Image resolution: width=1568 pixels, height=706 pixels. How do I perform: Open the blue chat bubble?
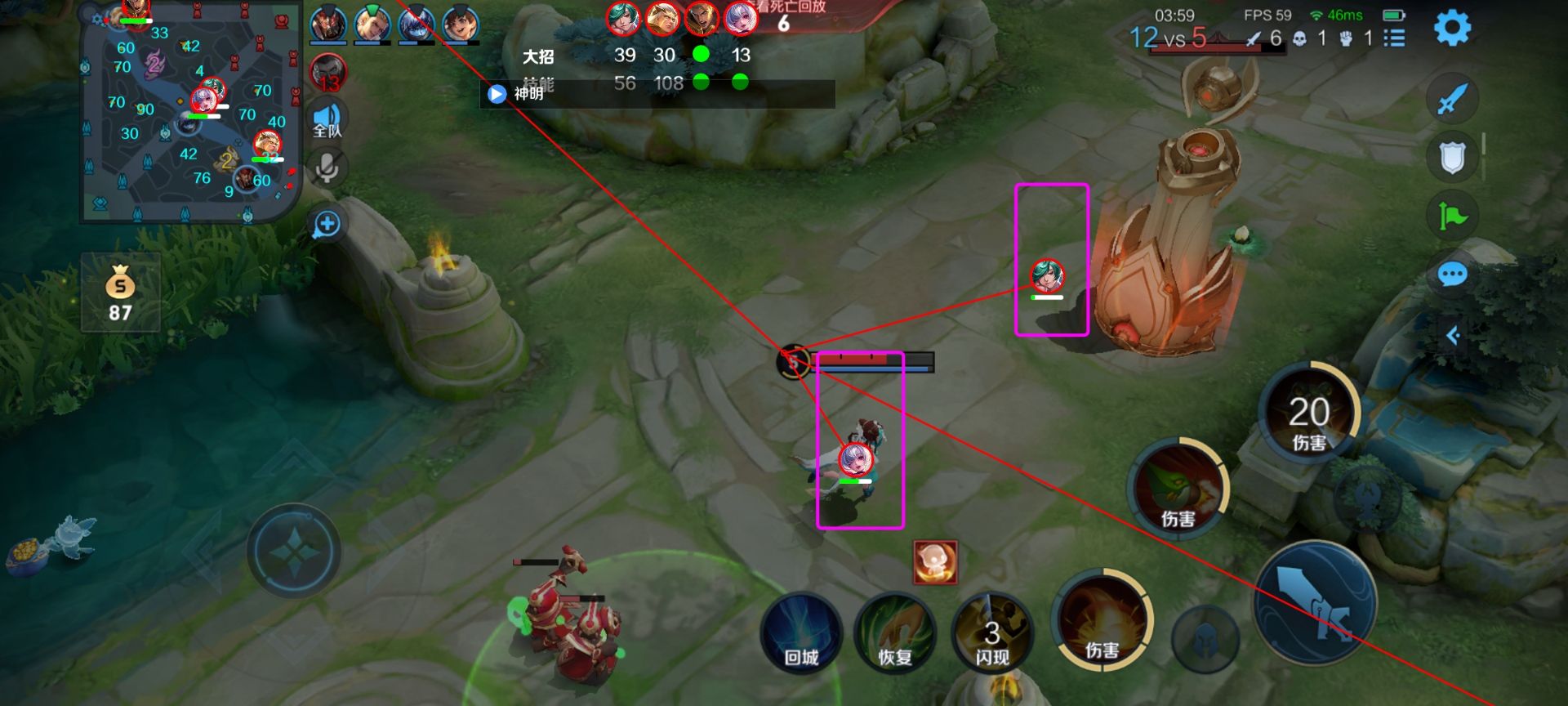[x=1452, y=275]
